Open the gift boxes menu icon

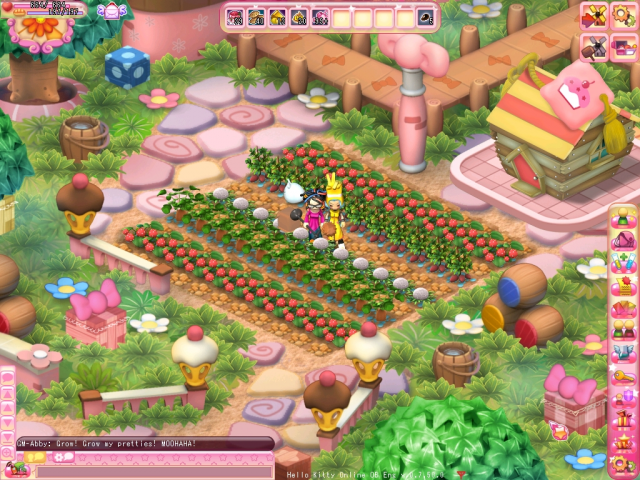623,418
